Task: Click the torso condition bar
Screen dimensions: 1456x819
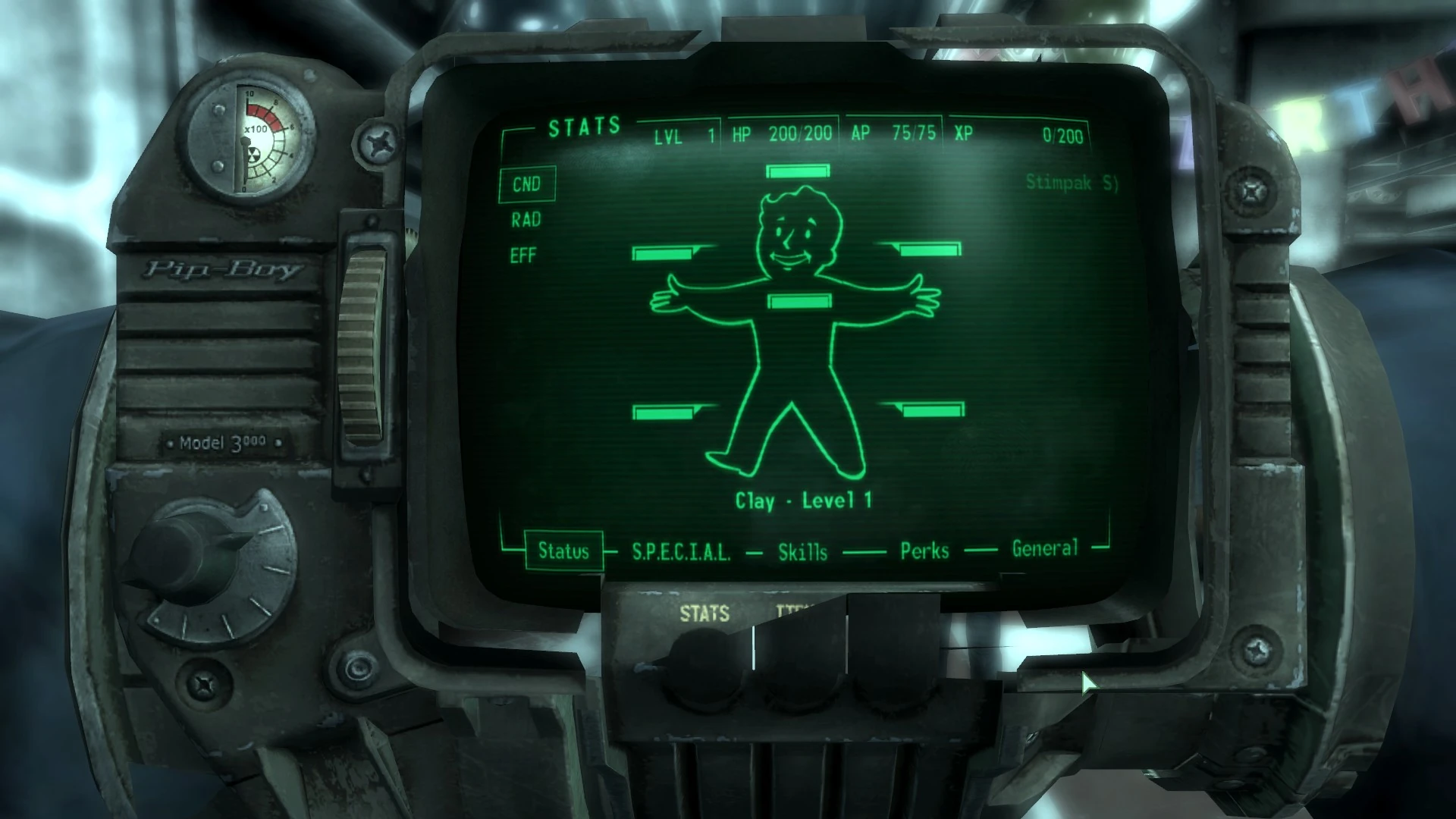Action: click(x=800, y=301)
